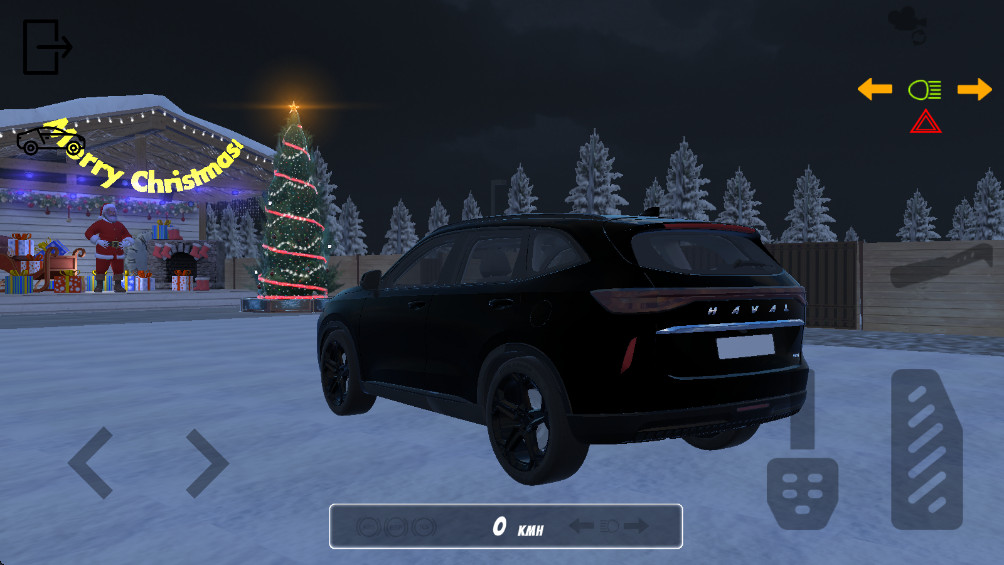Tap the gas accelerator pedal
Image resolution: width=1004 pixels, height=565 pixels.
[x=927, y=449]
